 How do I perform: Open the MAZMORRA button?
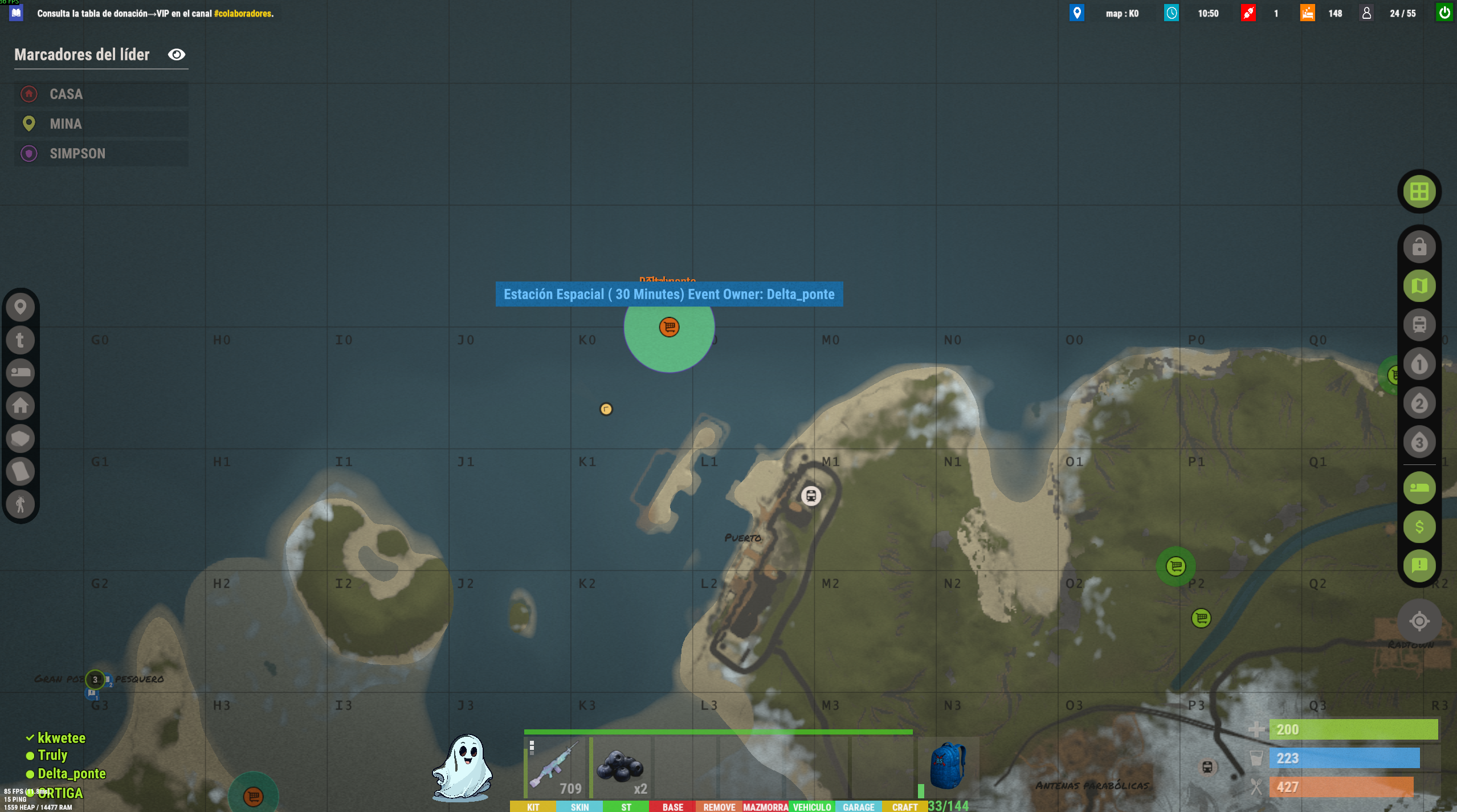[x=765, y=806]
